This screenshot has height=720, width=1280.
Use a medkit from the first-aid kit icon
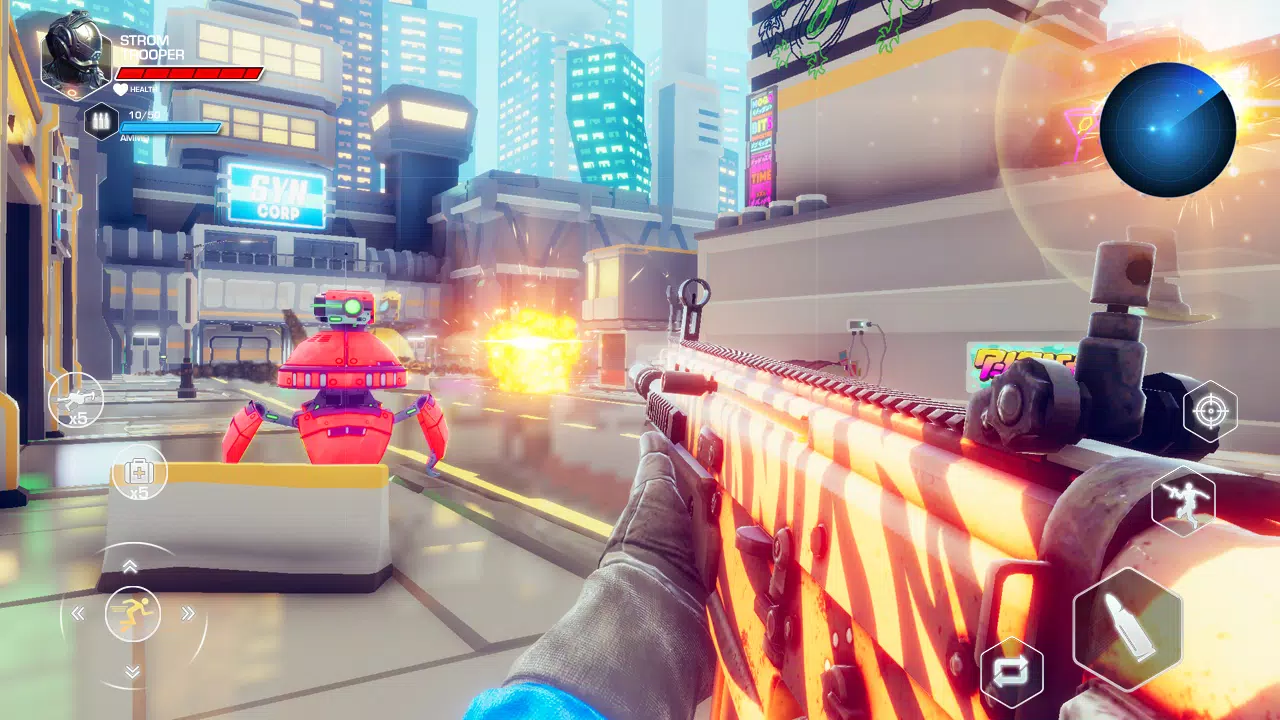coord(140,470)
